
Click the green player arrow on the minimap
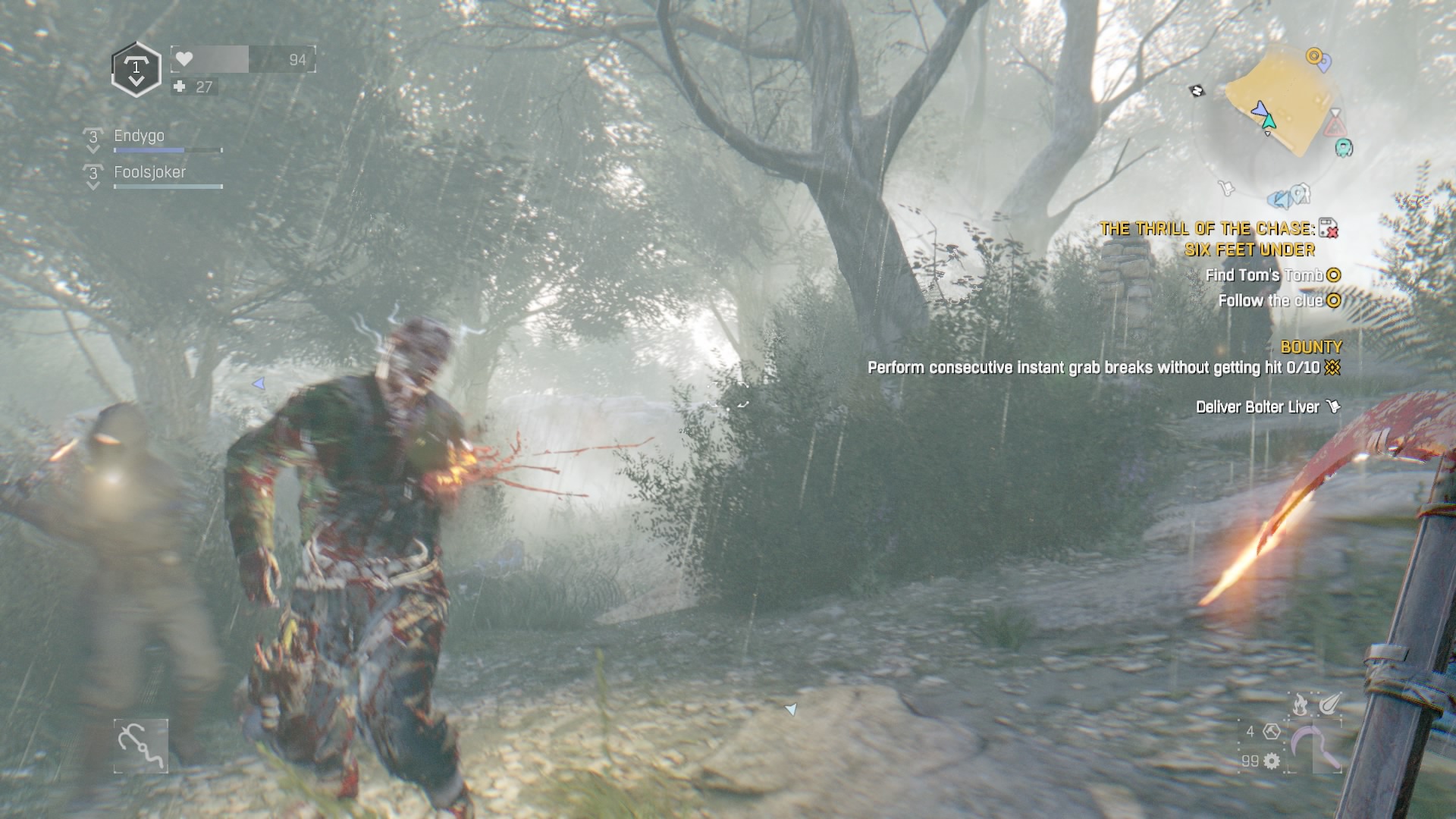(x=1270, y=121)
